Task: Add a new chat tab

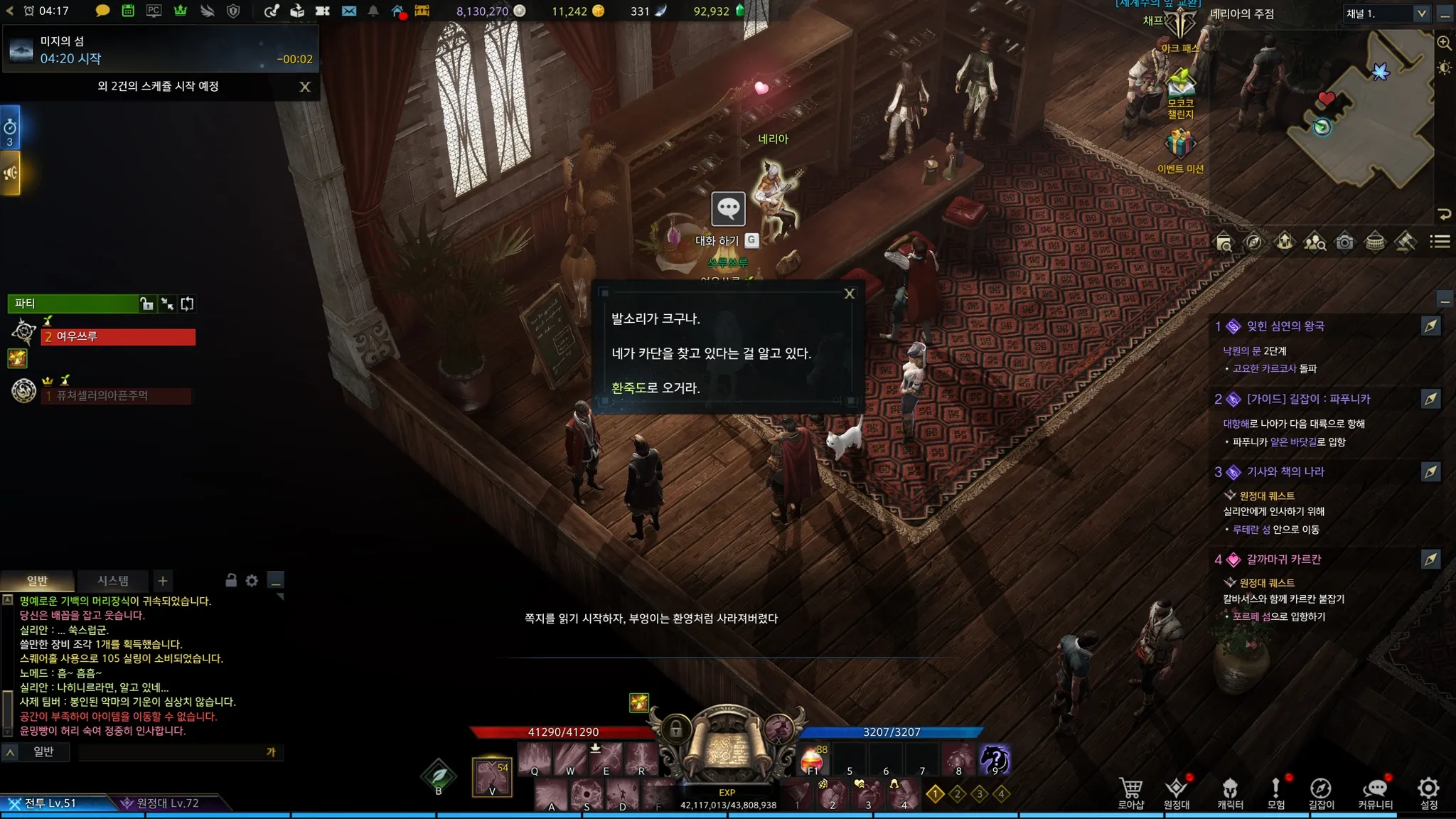Action: point(163,581)
